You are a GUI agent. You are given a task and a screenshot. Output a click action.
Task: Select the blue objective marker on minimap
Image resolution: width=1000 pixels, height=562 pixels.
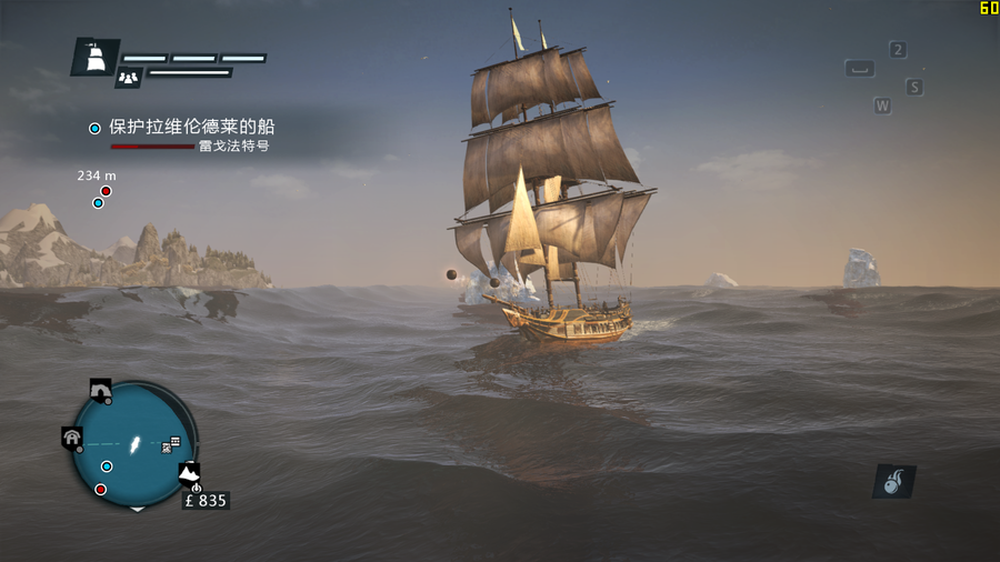[107, 466]
